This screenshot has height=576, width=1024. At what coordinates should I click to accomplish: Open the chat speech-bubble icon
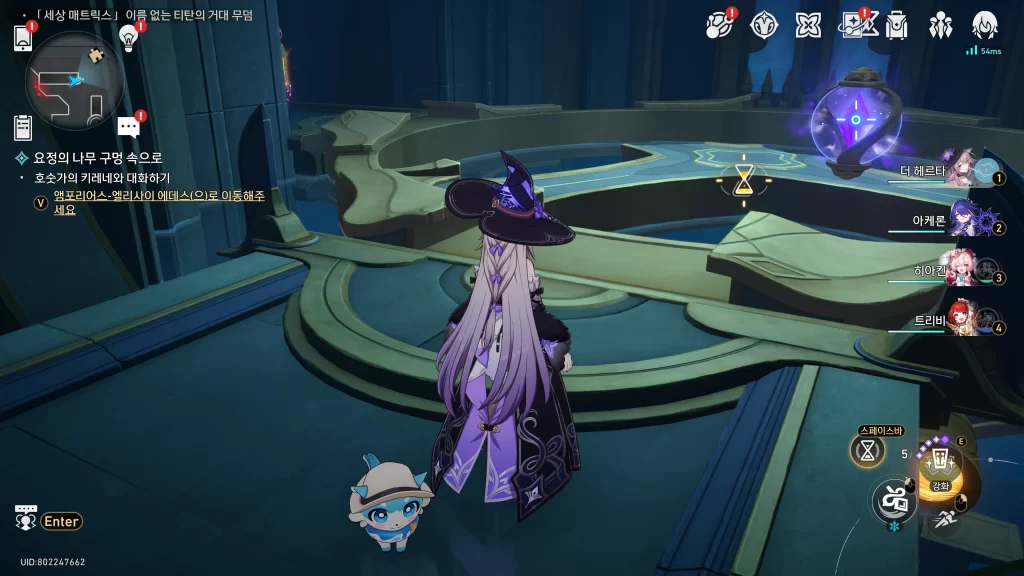128,126
